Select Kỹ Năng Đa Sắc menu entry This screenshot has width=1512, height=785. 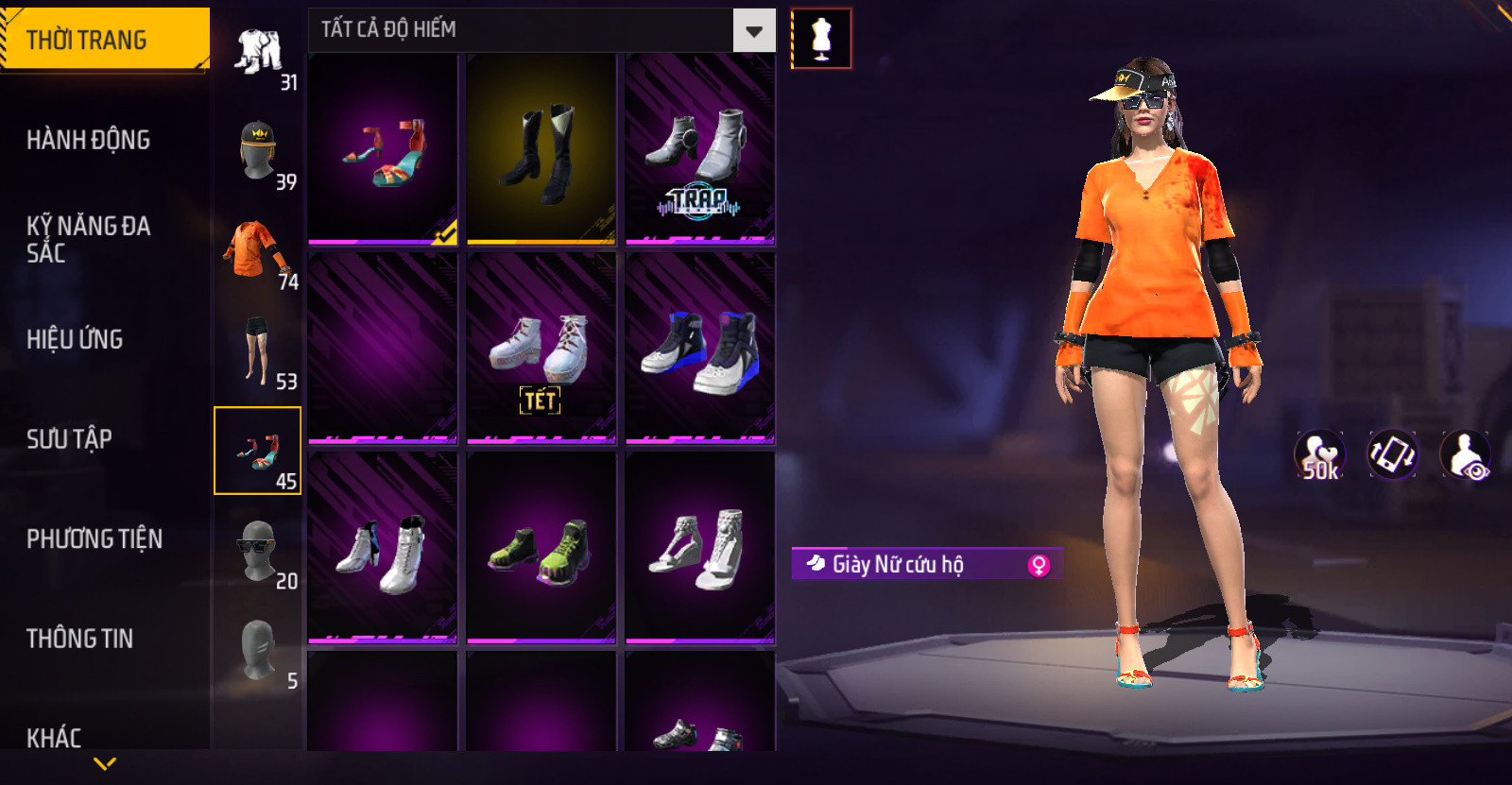[x=89, y=239]
